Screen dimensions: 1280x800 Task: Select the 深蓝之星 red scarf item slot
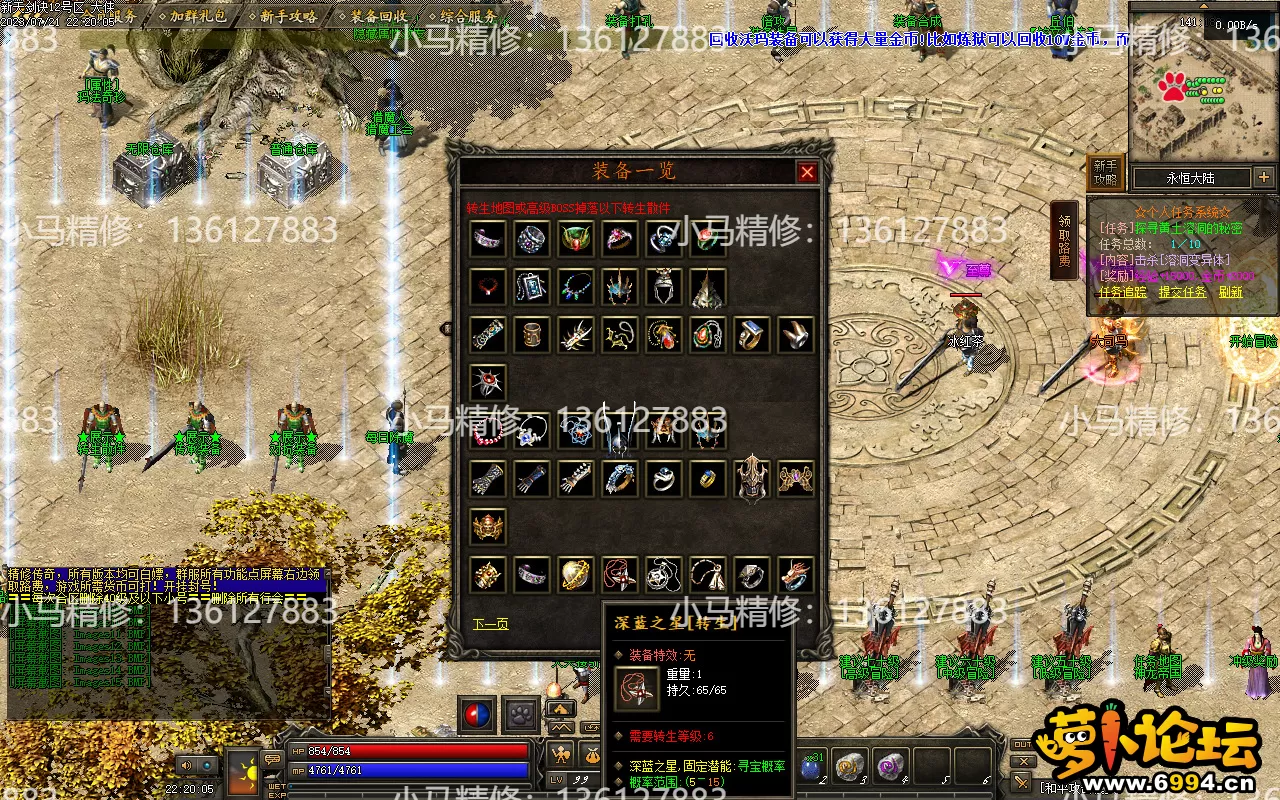click(x=620, y=574)
